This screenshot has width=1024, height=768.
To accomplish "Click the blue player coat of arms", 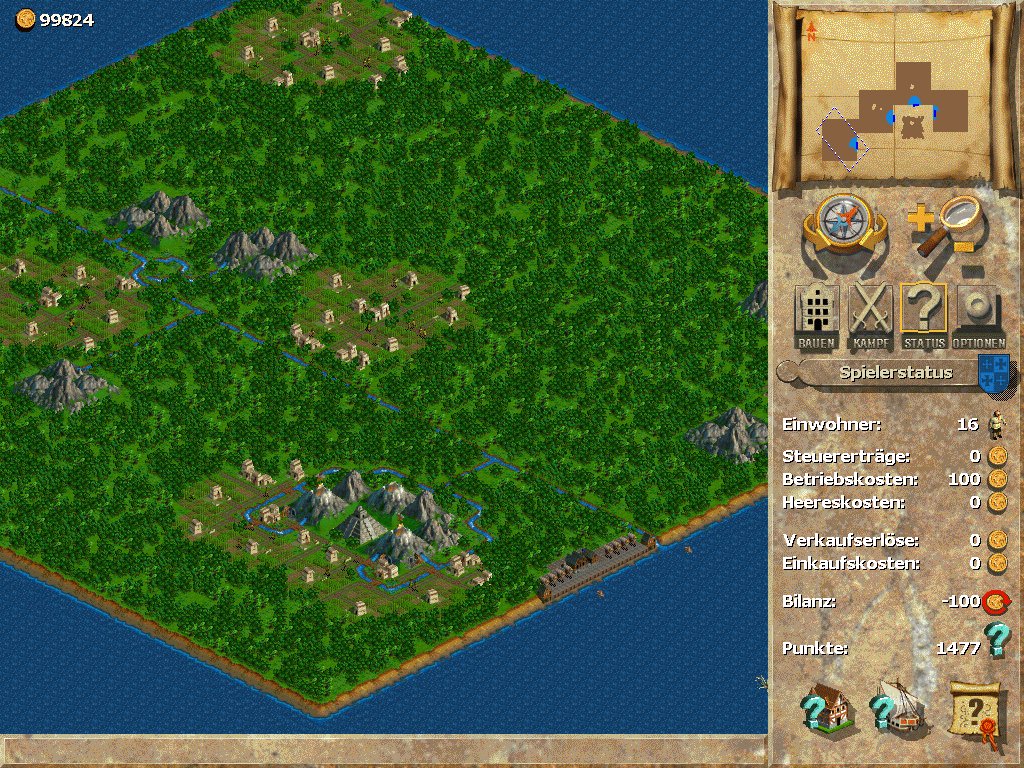I will click(993, 373).
